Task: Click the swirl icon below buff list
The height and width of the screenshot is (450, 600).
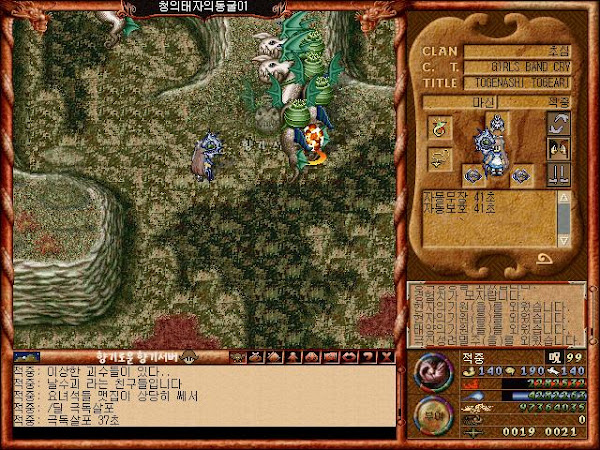Action: (546, 258)
